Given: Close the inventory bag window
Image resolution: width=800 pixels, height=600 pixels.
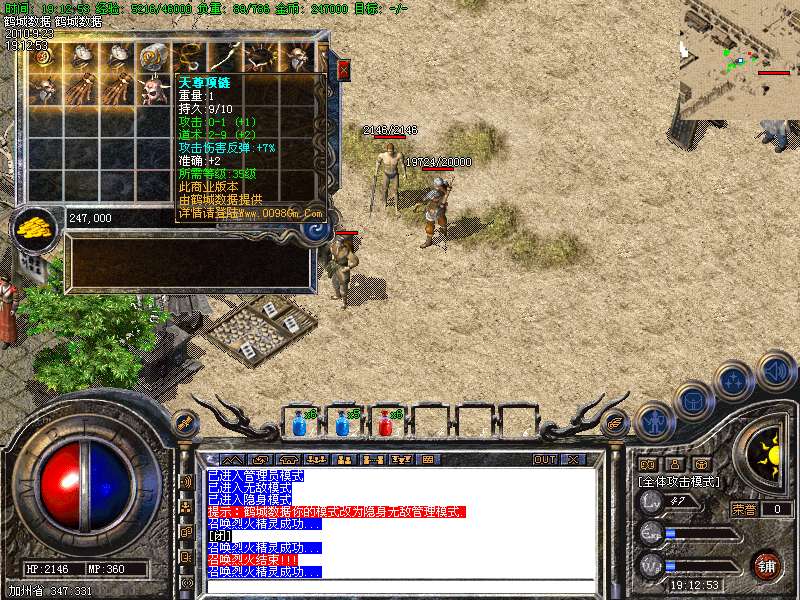Looking at the screenshot, I should 343,70.
